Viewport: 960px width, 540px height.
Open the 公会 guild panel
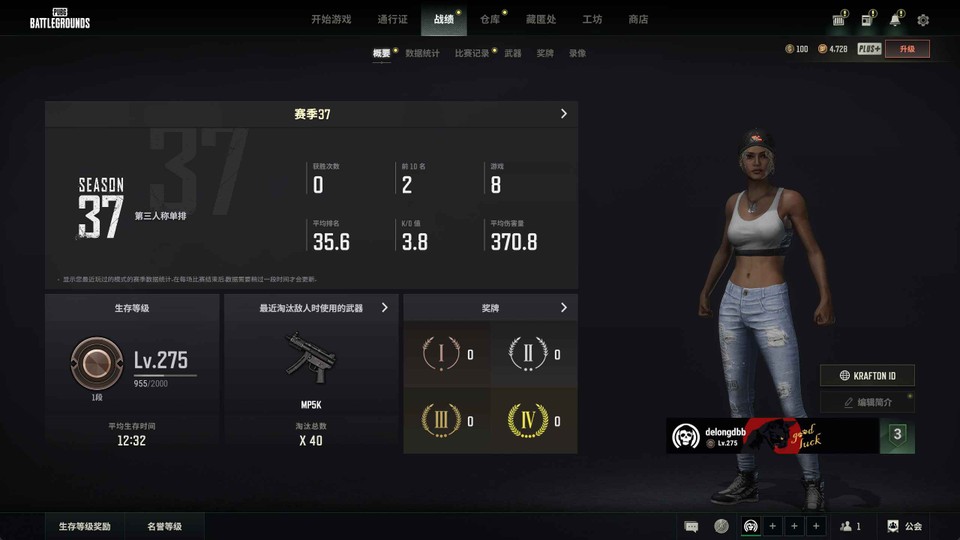(x=905, y=526)
